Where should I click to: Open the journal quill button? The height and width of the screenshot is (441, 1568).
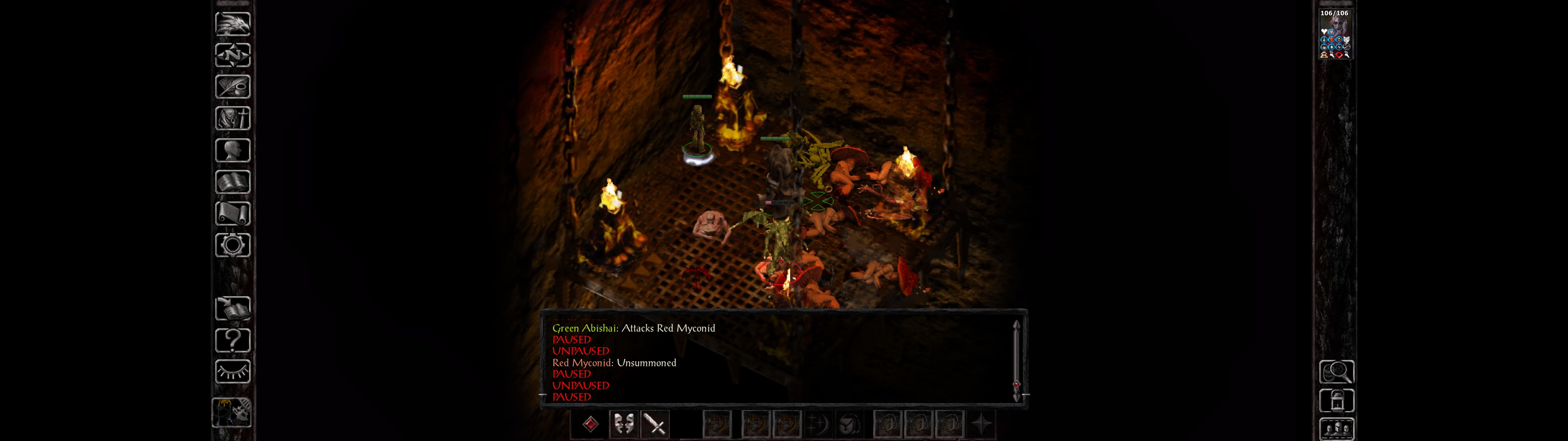(x=232, y=86)
